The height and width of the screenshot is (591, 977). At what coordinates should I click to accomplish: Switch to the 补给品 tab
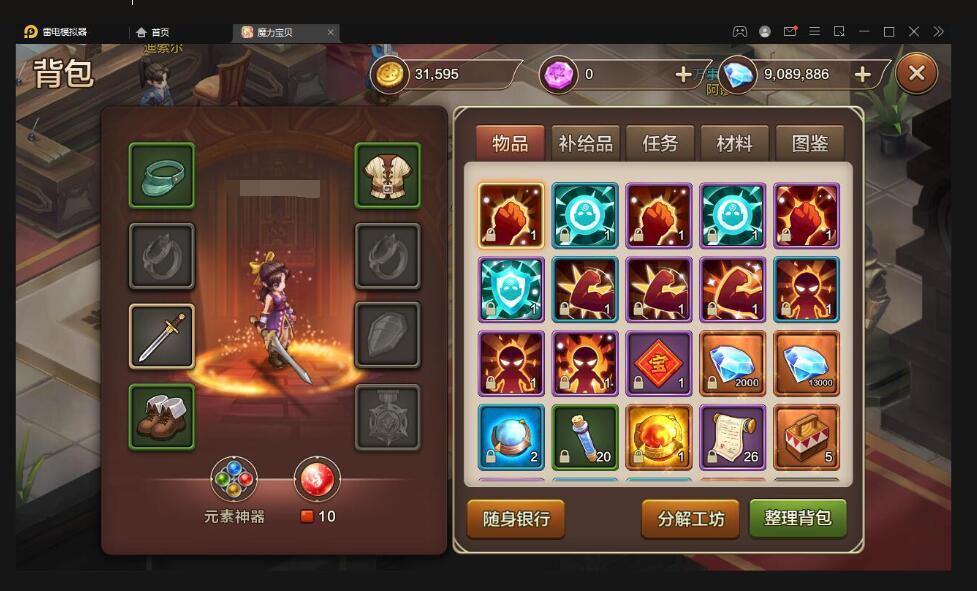coord(585,143)
